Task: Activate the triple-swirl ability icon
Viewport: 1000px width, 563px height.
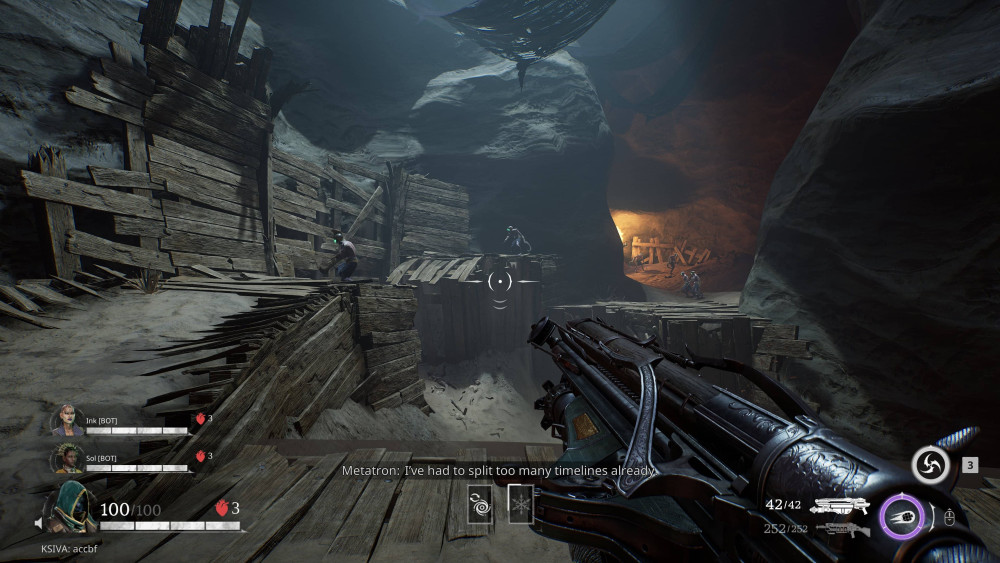Action: pos(930,465)
